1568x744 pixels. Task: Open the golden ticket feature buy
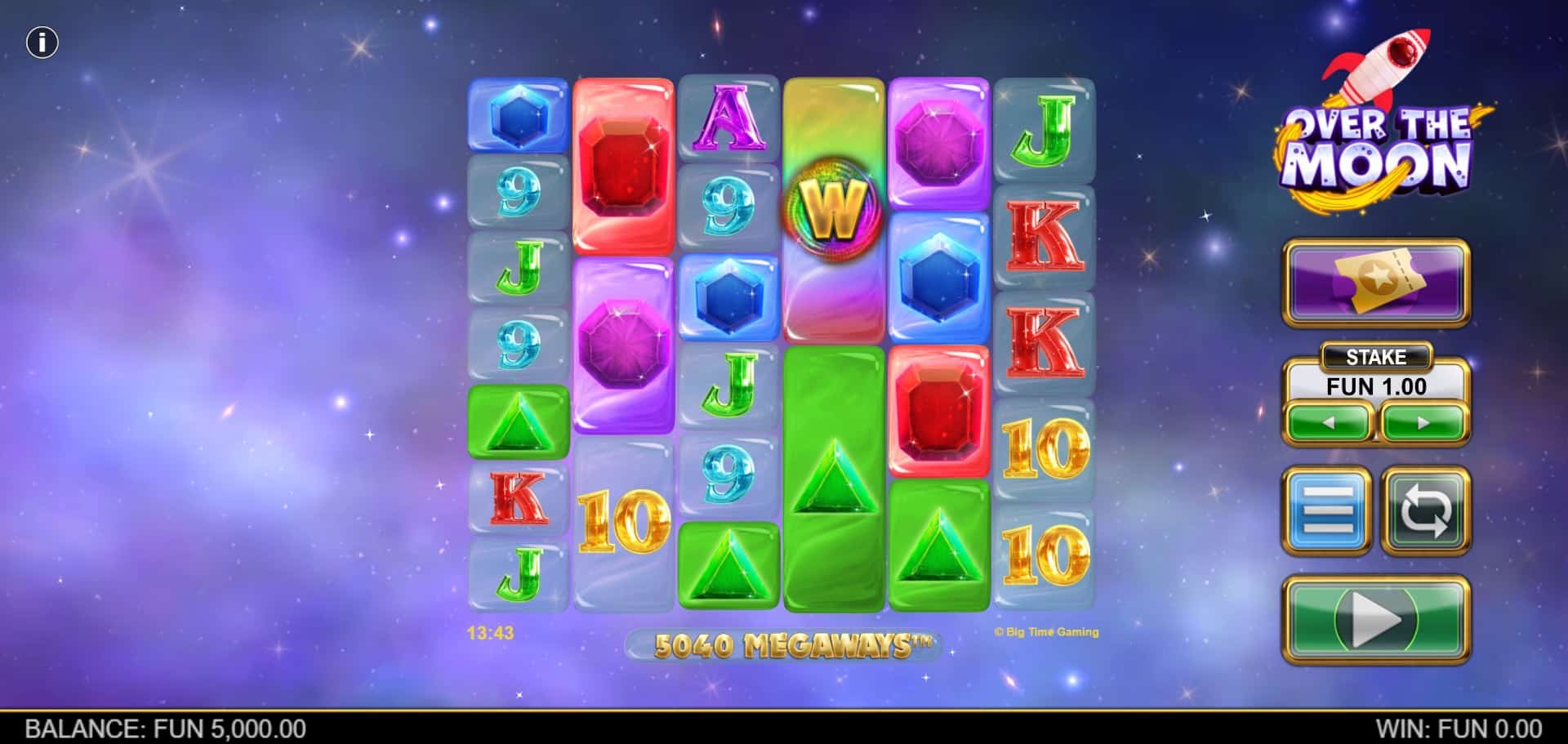pos(1376,283)
